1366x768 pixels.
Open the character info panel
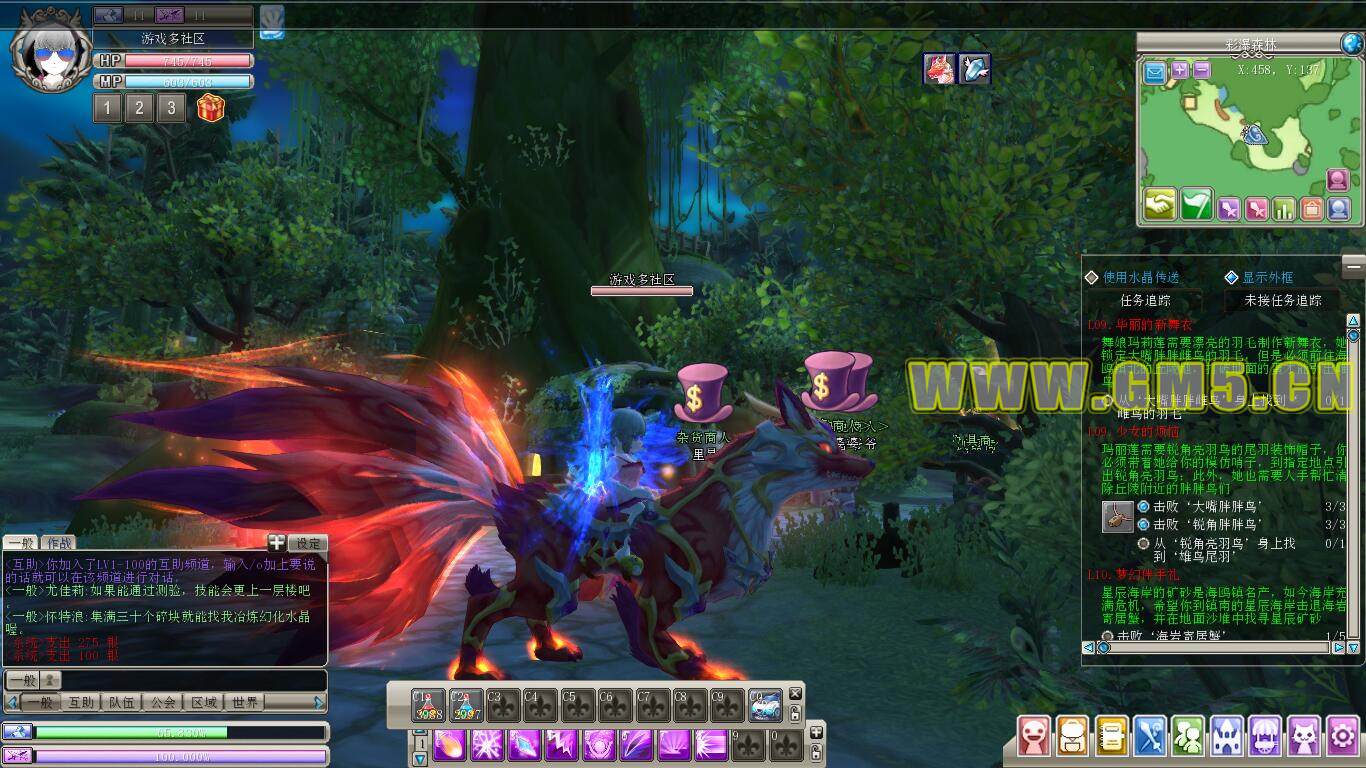pyautogui.click(x=1034, y=737)
